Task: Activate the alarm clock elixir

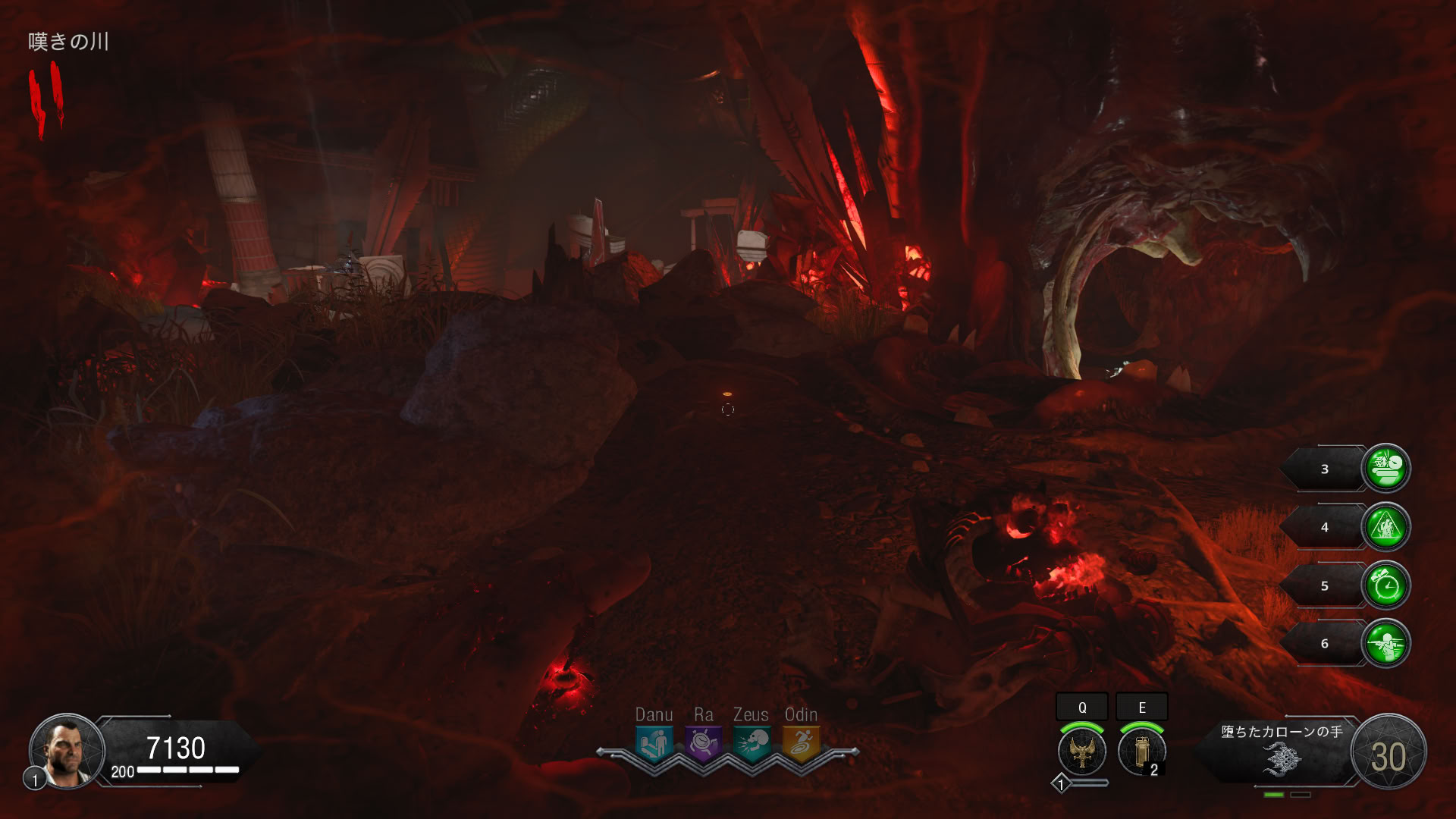Action: tap(1386, 585)
